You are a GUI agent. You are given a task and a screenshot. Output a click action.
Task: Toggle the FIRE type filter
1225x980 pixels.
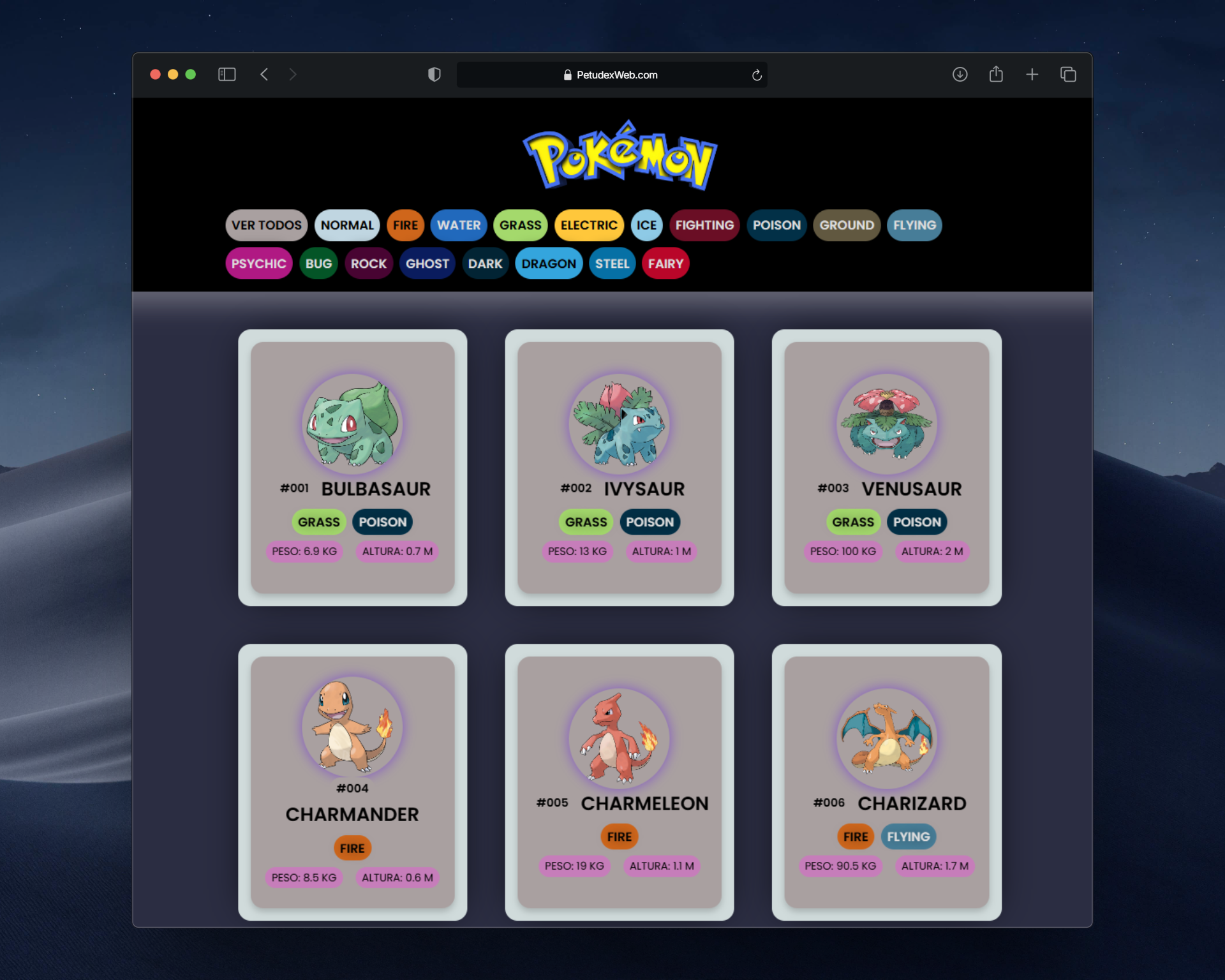405,225
